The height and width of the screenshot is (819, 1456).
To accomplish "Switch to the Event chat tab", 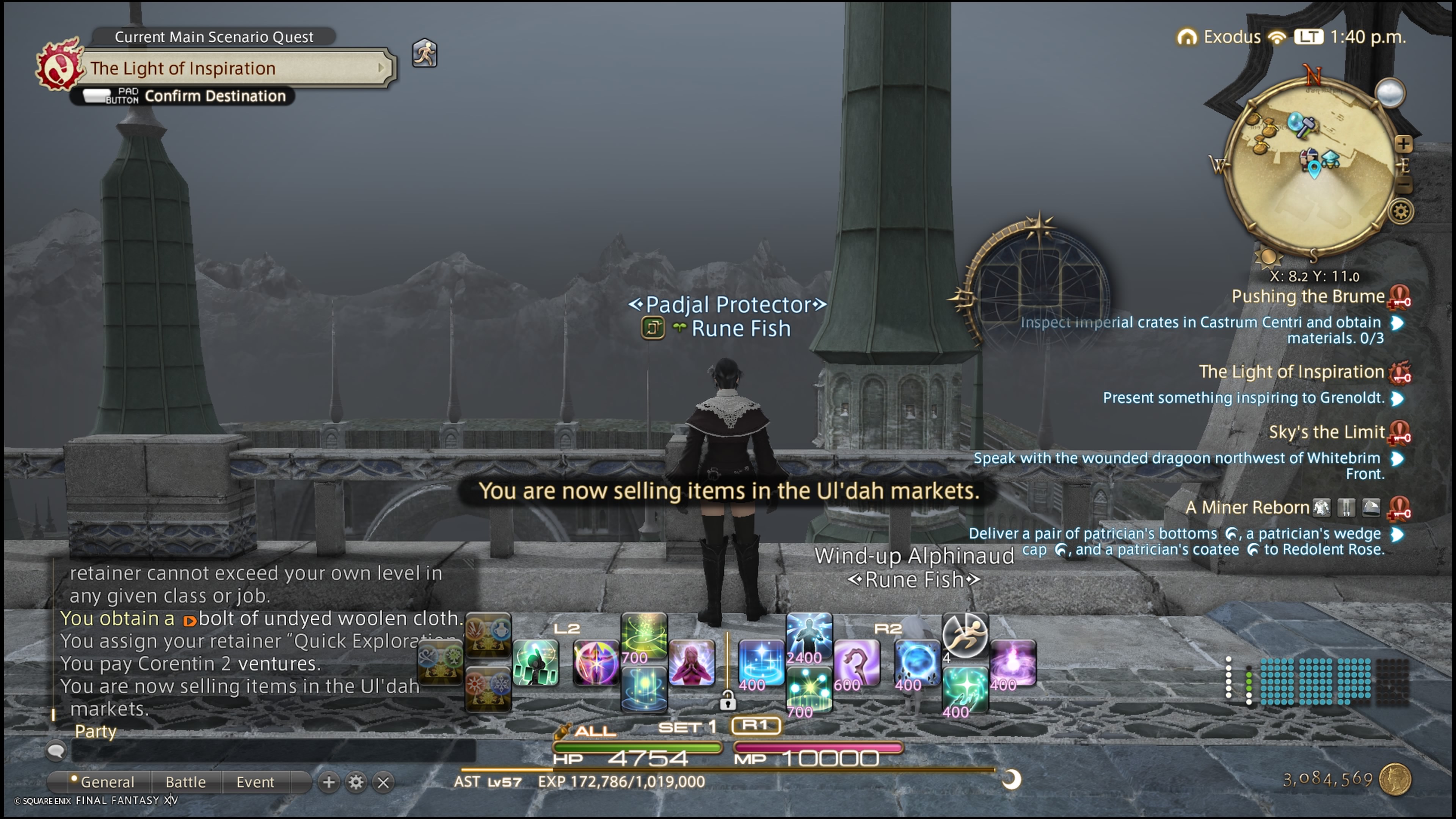I will [x=255, y=782].
